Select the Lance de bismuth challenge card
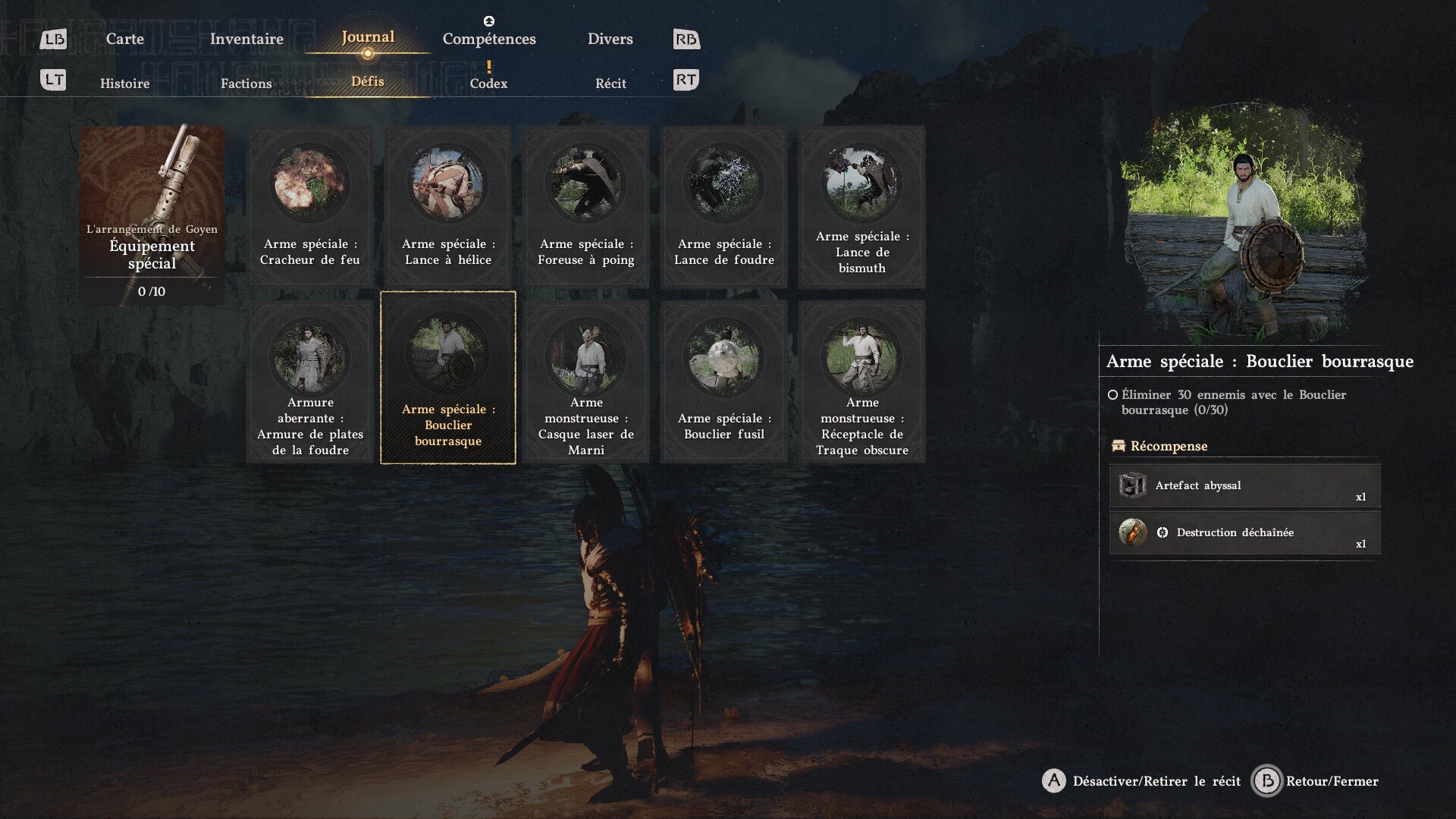 coord(862,206)
